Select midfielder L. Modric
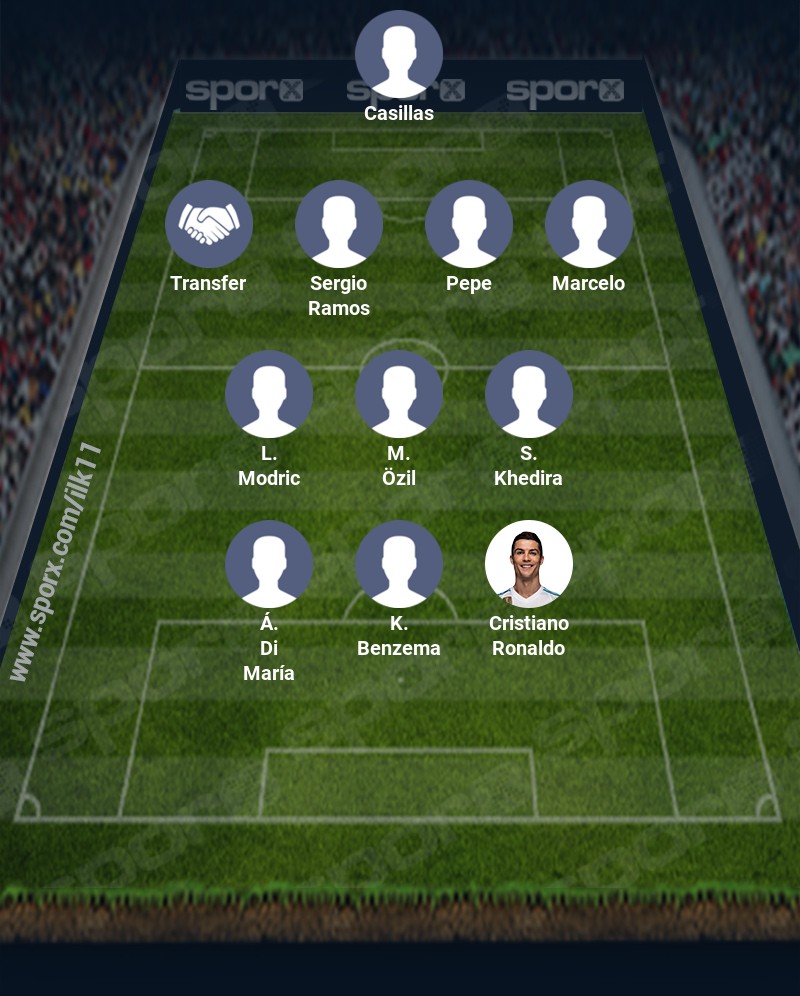The height and width of the screenshot is (996, 800). (x=269, y=394)
